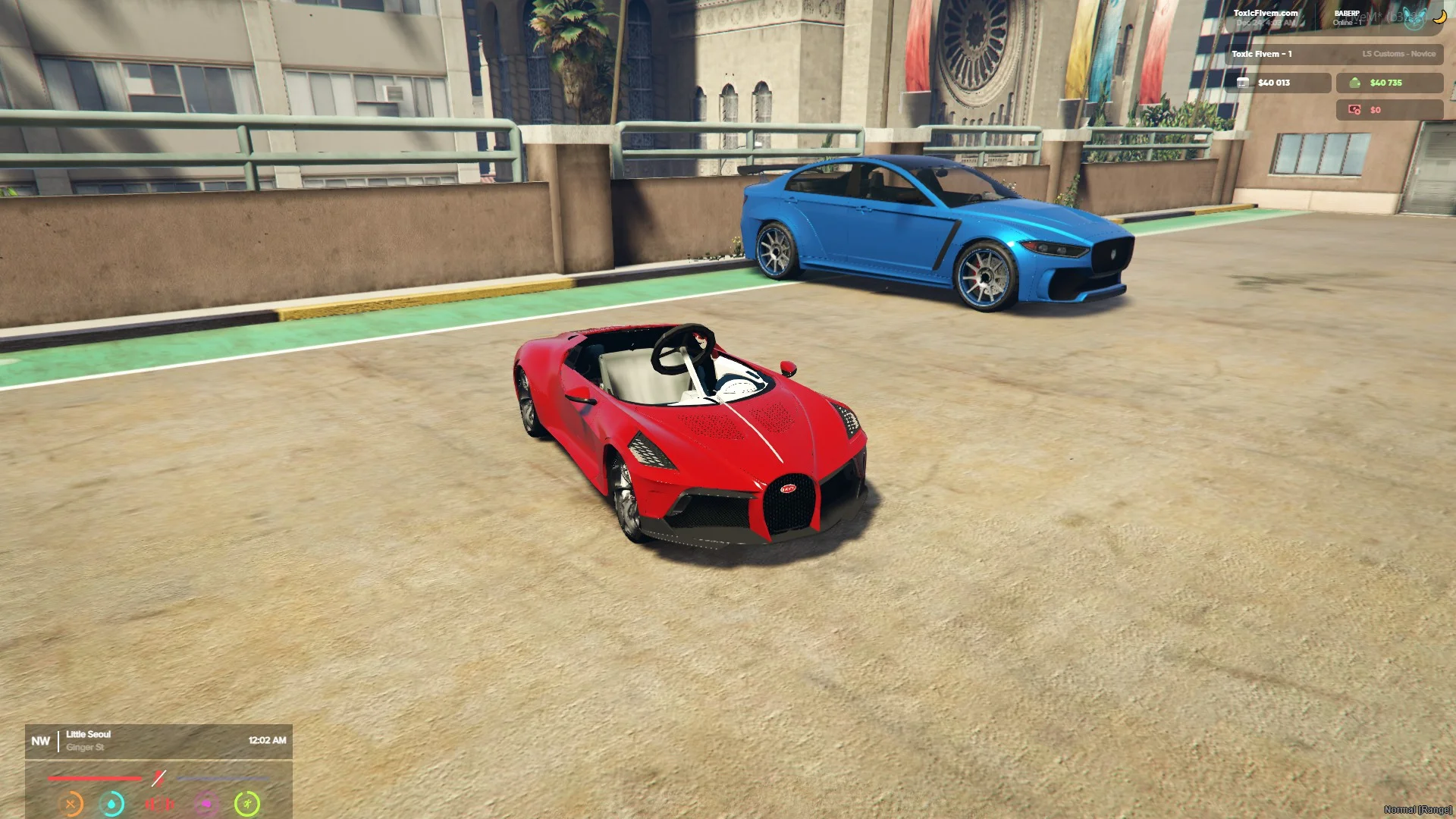
Task: Click the orange hunger status icon
Action: [71, 804]
